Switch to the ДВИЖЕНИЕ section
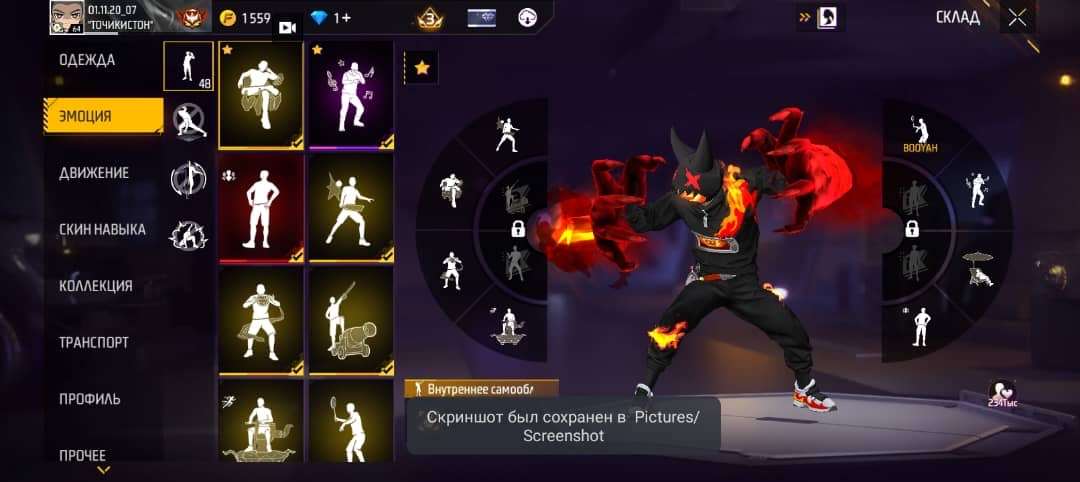This screenshot has width=1080, height=482. click(x=94, y=173)
